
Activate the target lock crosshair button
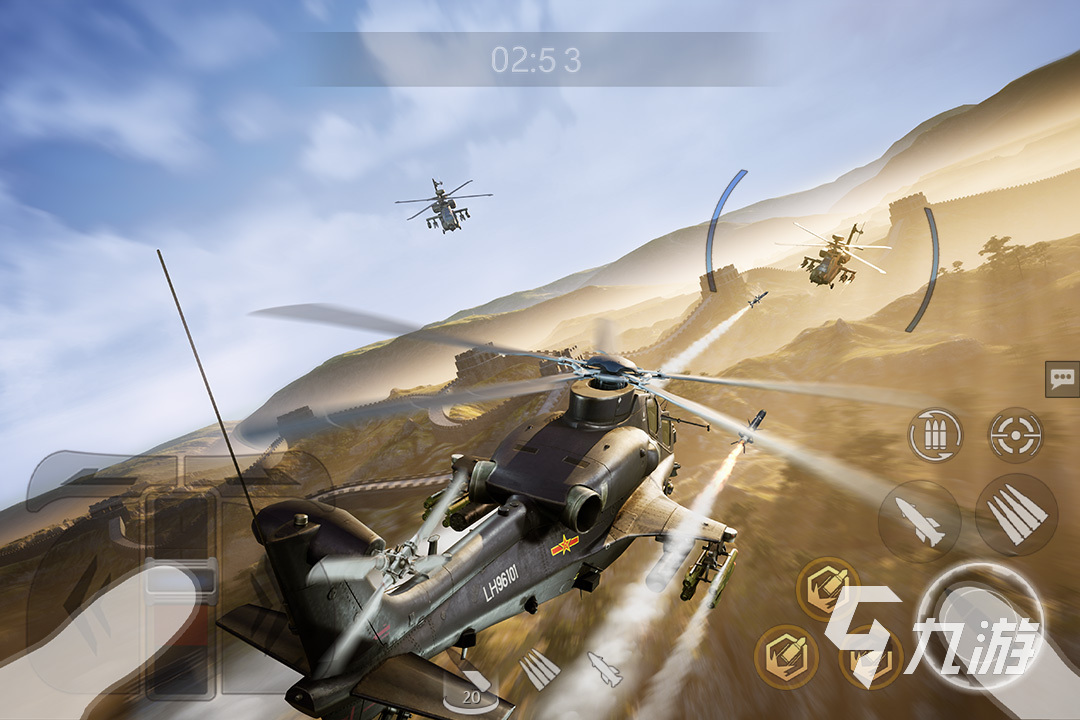(x=1016, y=435)
